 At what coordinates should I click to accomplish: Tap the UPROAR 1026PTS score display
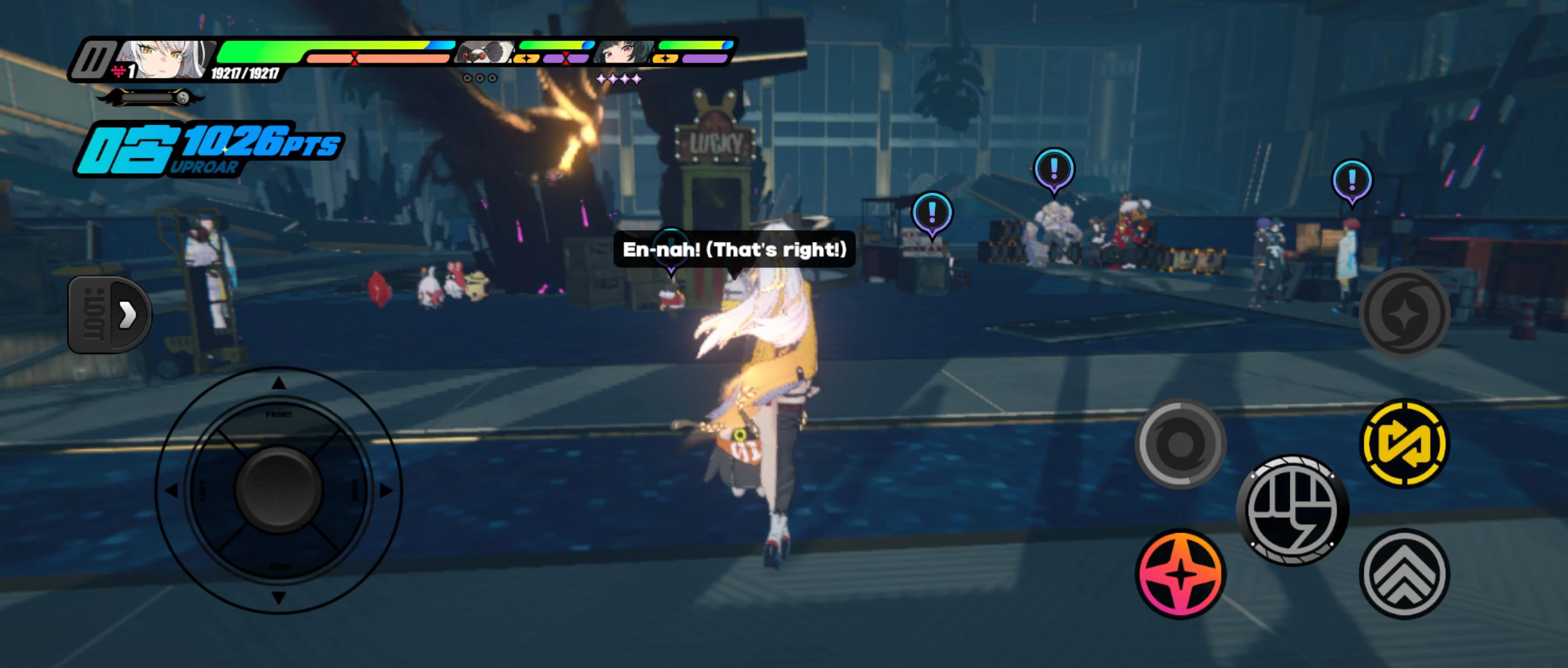(x=210, y=147)
